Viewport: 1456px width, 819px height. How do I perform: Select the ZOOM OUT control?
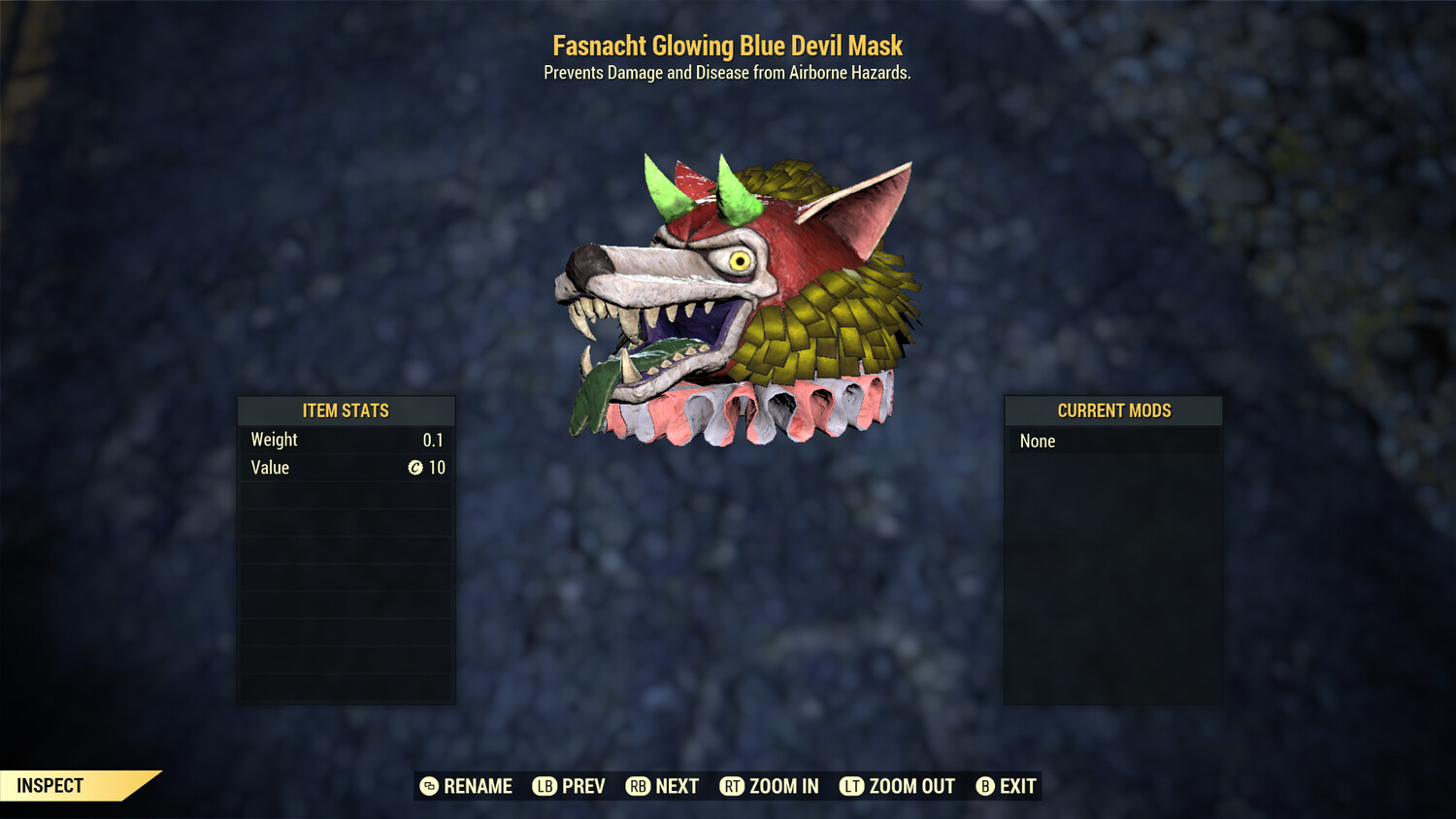(x=910, y=786)
